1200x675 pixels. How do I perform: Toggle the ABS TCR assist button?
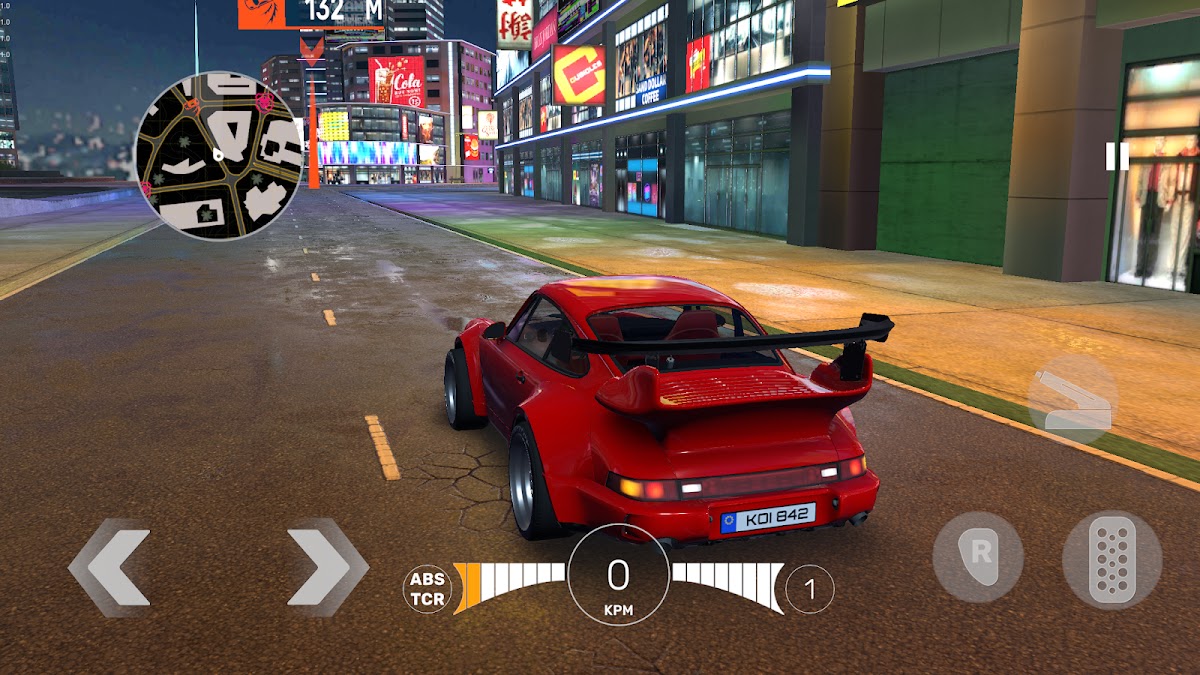coord(427,589)
